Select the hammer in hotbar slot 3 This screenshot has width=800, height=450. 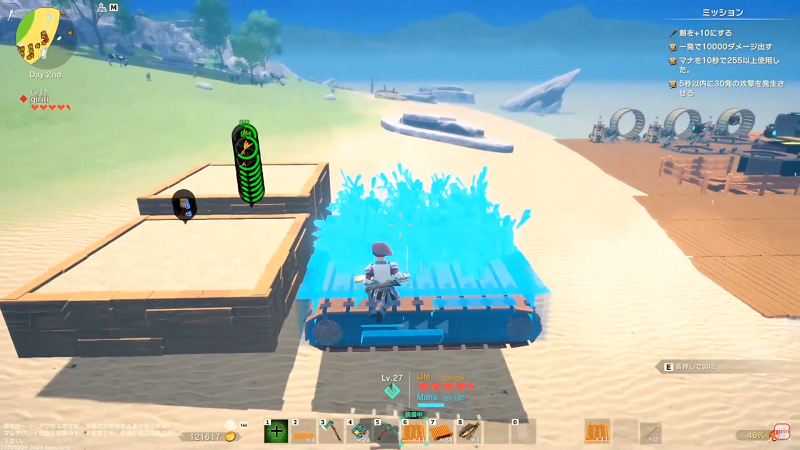point(332,431)
